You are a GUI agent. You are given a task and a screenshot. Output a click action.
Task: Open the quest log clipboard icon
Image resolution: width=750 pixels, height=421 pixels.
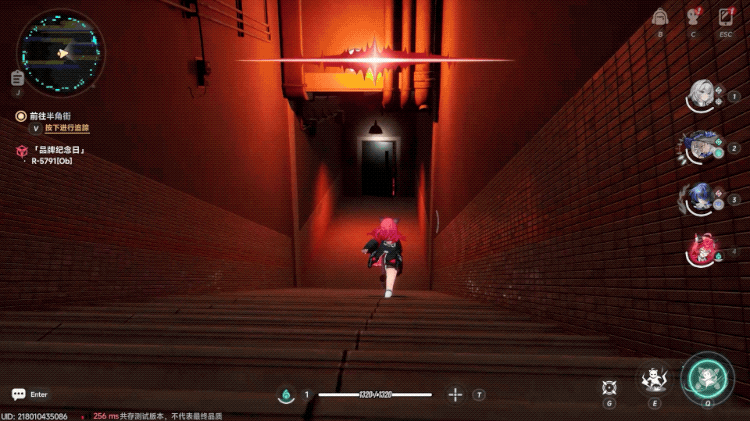click(x=17, y=78)
